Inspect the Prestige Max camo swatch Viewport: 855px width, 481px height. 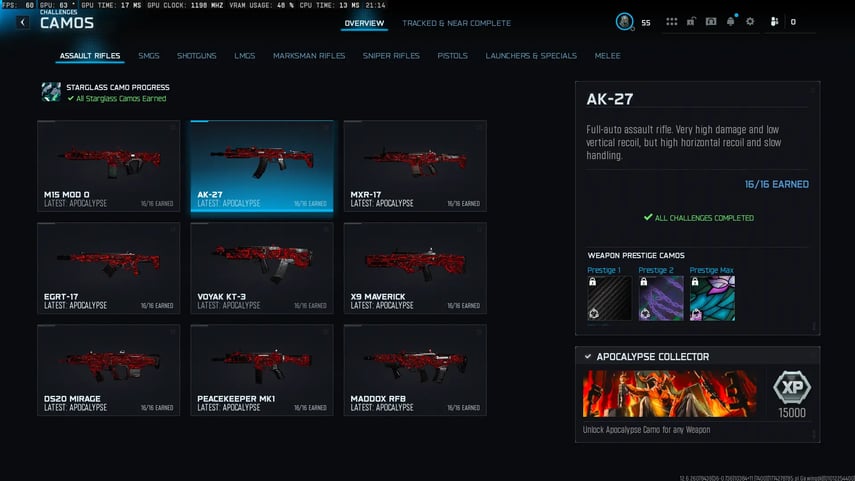[712, 298]
